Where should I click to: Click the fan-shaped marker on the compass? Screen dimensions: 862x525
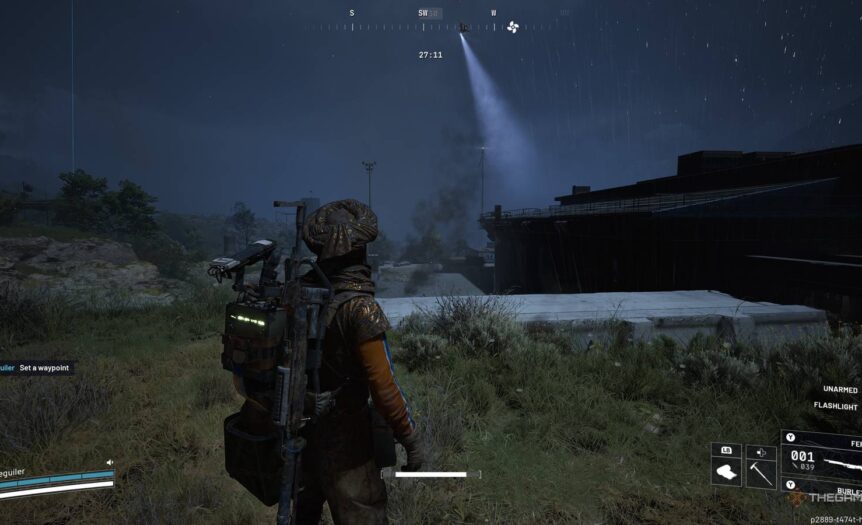[513, 27]
